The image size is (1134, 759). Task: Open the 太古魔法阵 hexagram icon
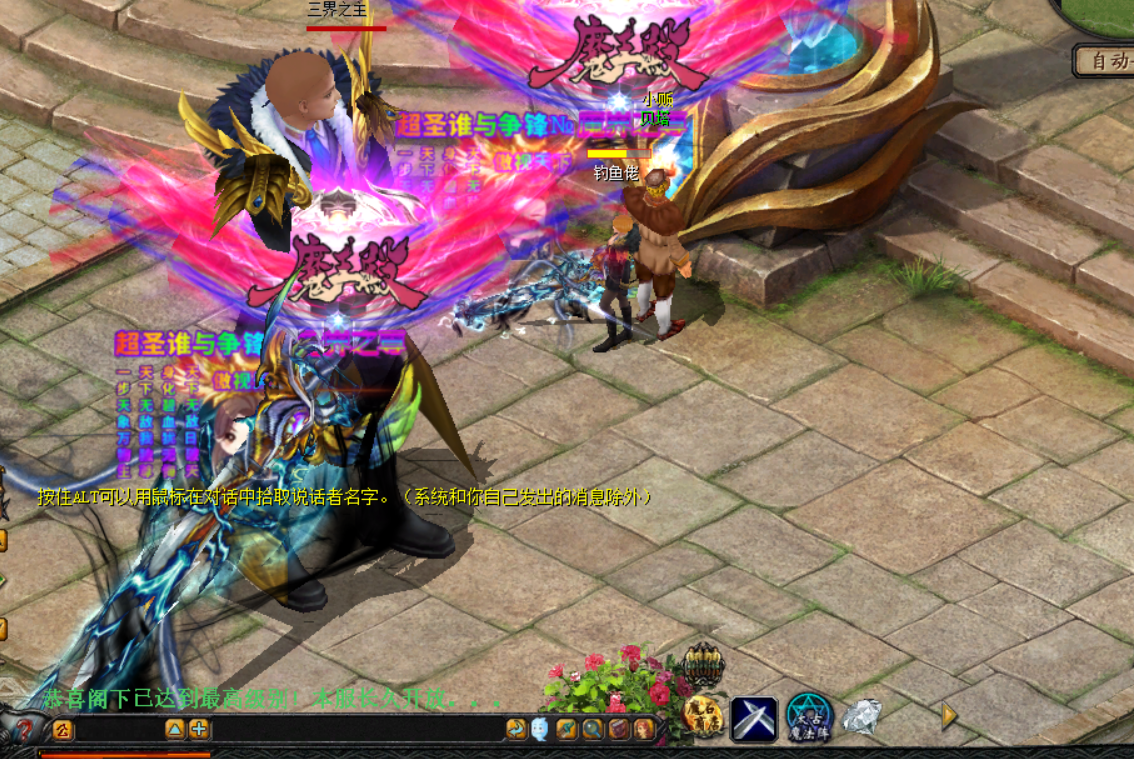(x=809, y=716)
